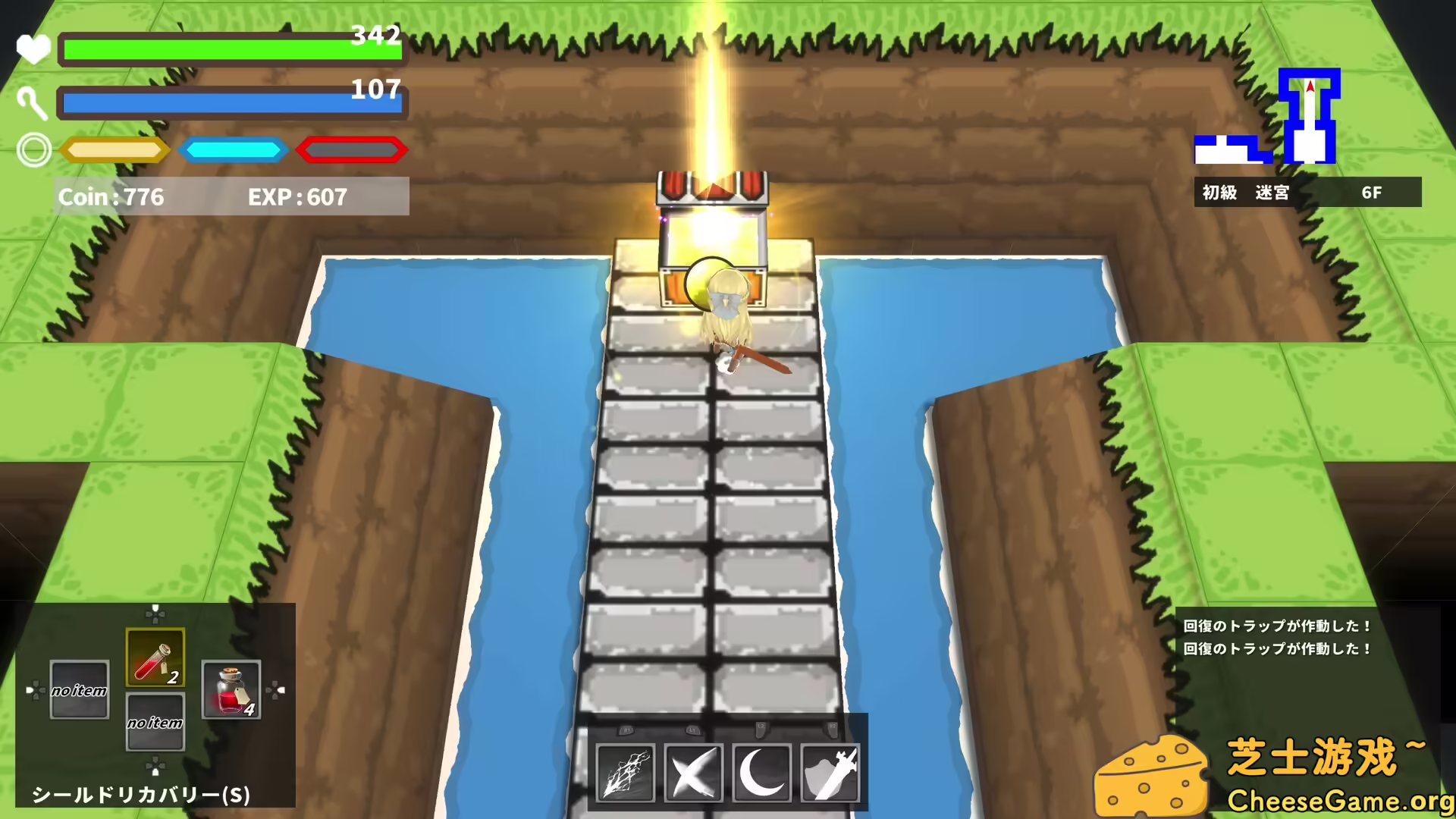The width and height of the screenshot is (1456, 819).
Task: Click the green health bar
Action: [x=227, y=47]
